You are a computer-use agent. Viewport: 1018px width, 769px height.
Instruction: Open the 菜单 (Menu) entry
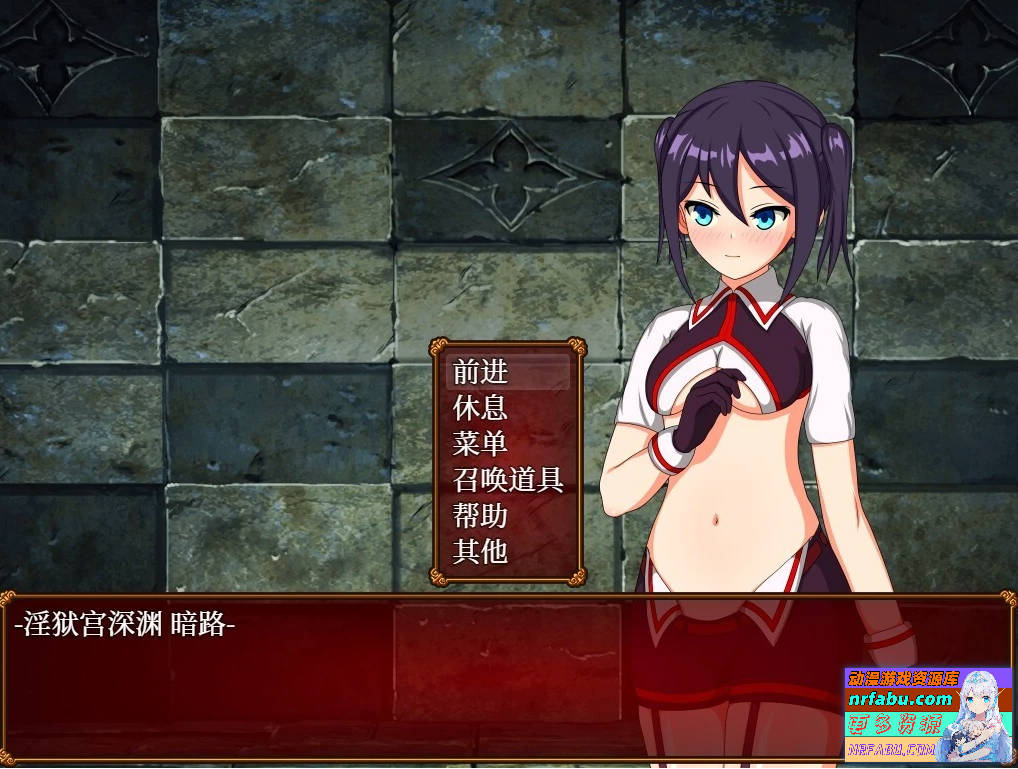[x=481, y=443]
